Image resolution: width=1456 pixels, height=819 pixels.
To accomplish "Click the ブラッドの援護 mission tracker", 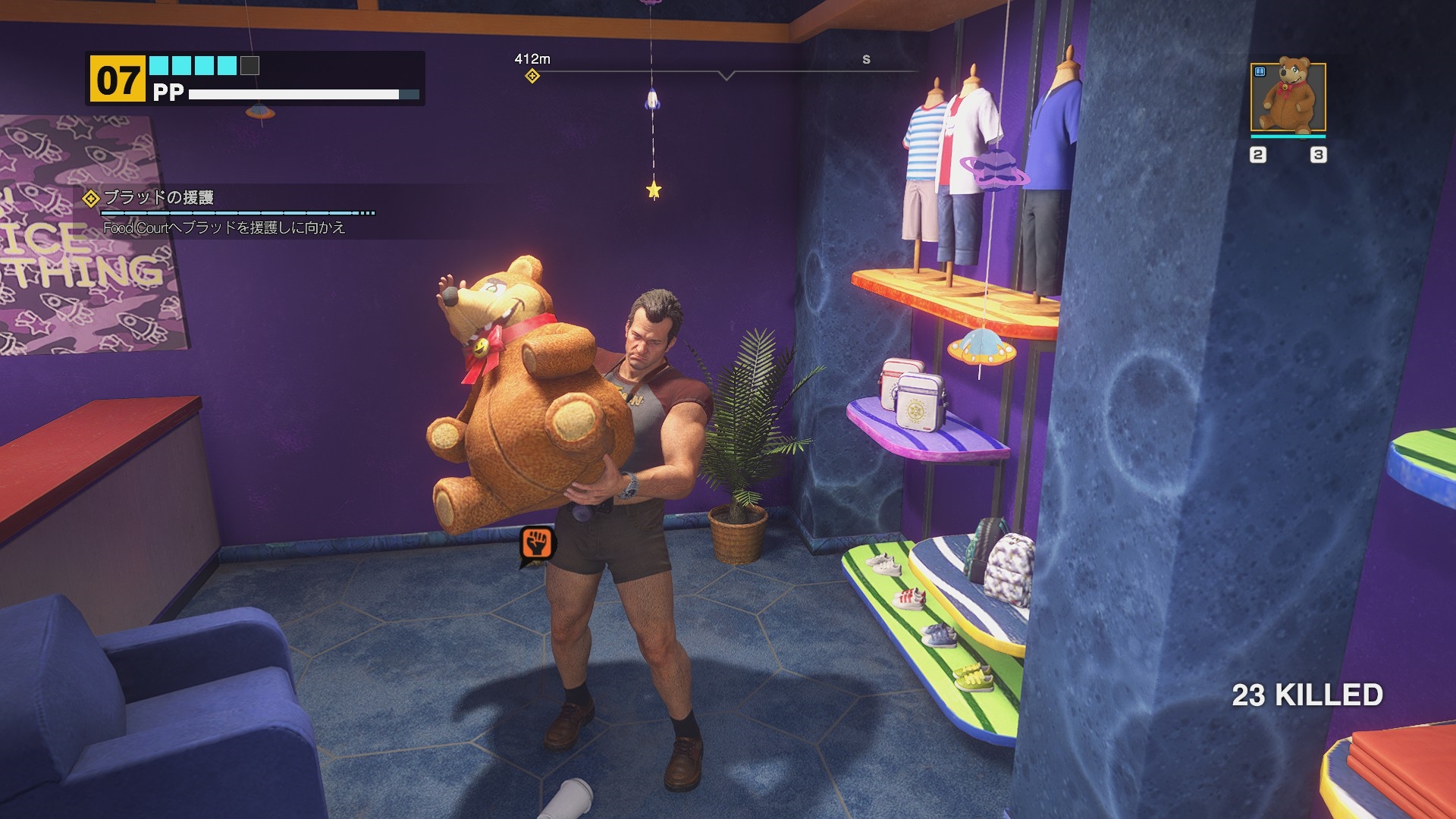I will tap(158, 198).
